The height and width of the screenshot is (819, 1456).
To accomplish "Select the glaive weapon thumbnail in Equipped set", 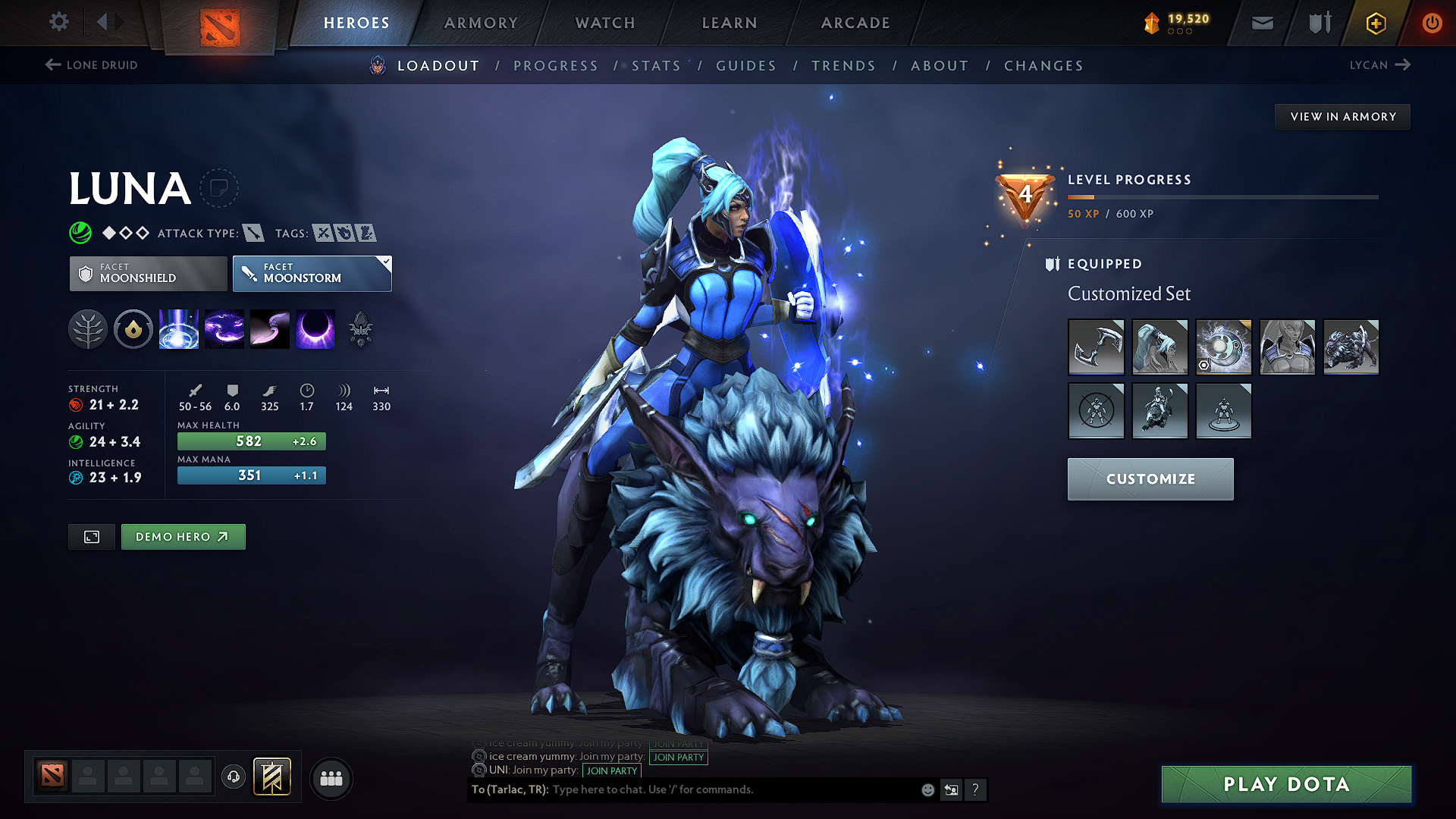I will tap(1096, 347).
